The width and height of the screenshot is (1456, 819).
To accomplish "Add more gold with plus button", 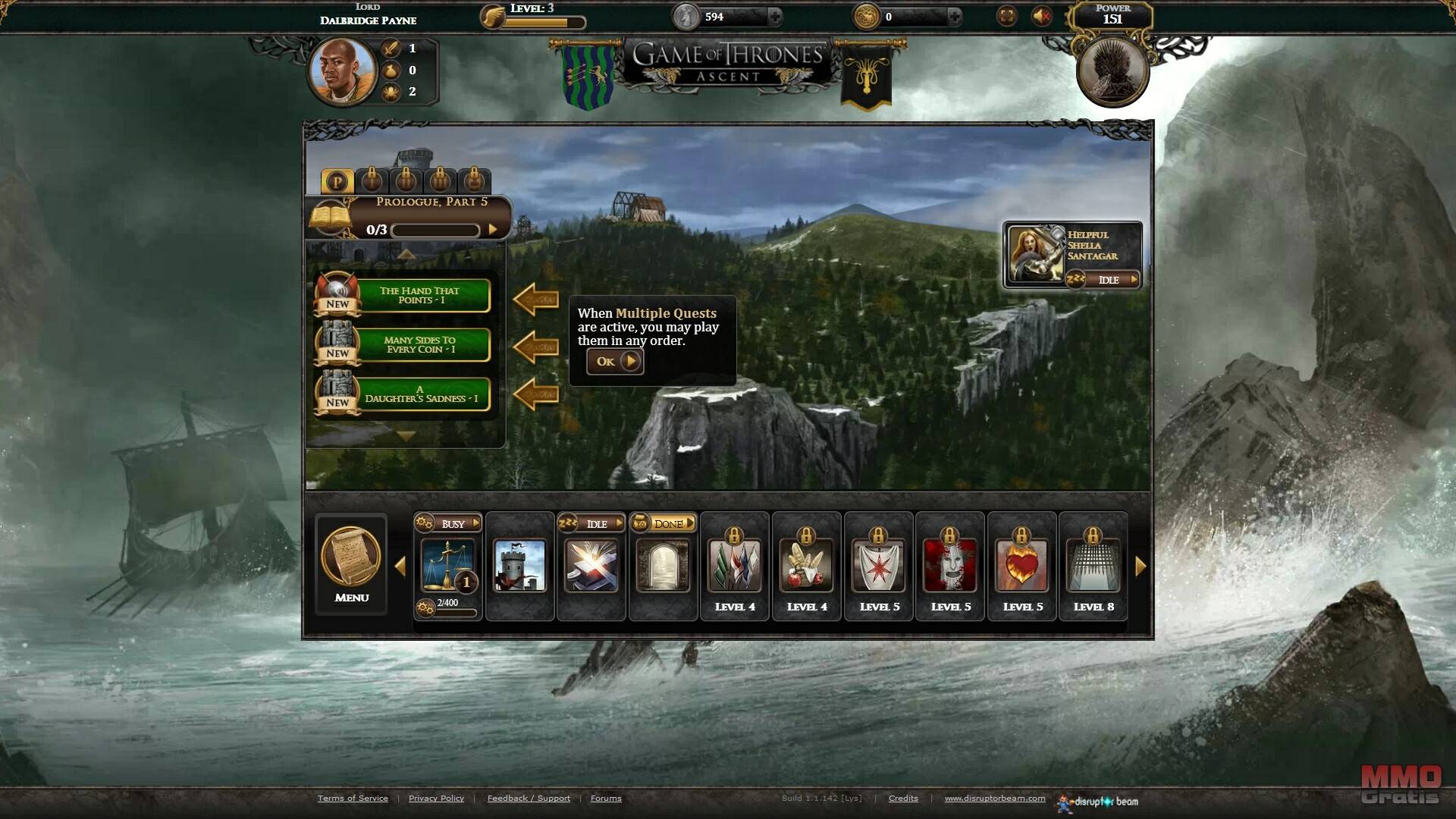I will [955, 16].
